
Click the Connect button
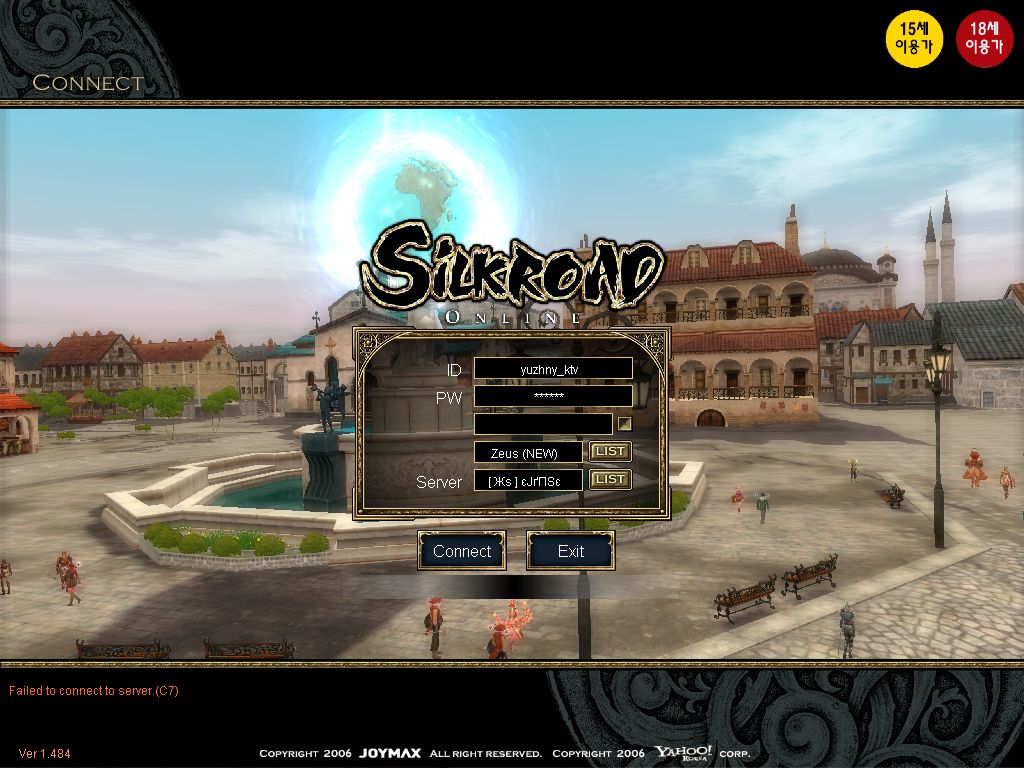461,551
